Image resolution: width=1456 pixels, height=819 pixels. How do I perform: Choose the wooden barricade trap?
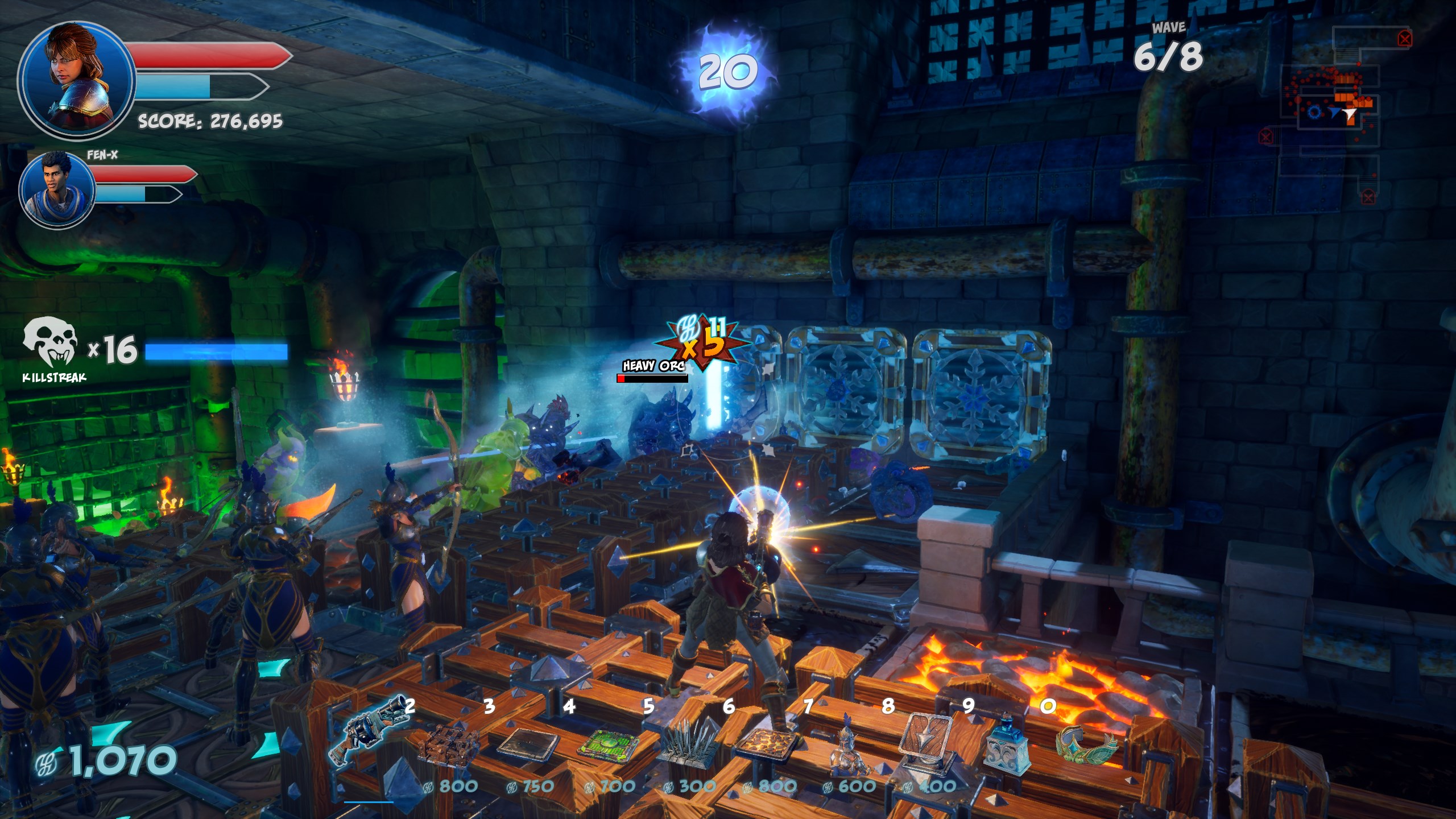tap(449, 745)
